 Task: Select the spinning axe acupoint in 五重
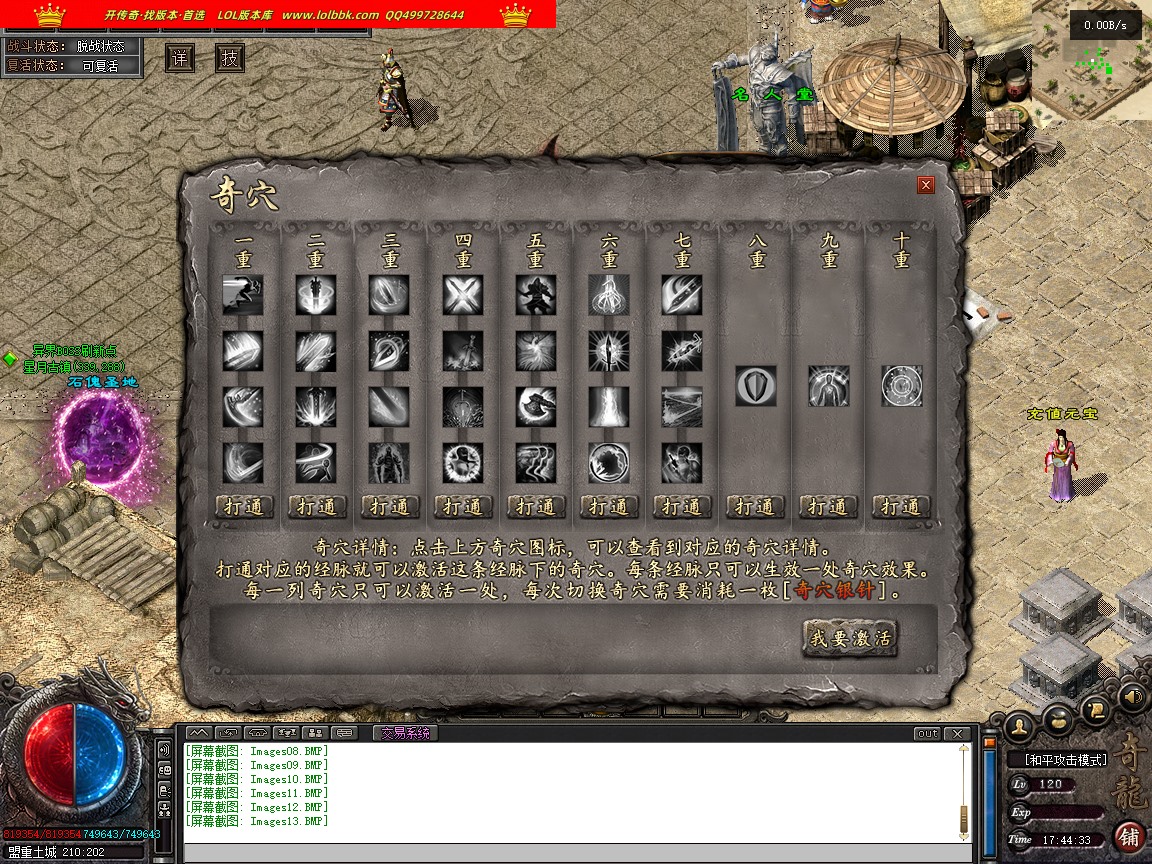[x=536, y=407]
